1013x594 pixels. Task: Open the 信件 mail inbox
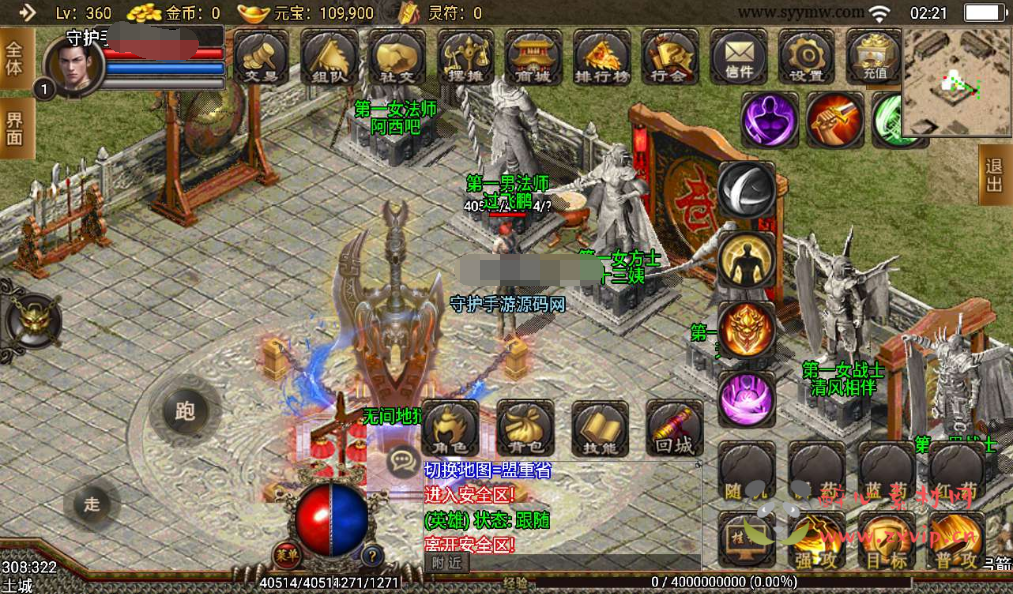(x=739, y=56)
